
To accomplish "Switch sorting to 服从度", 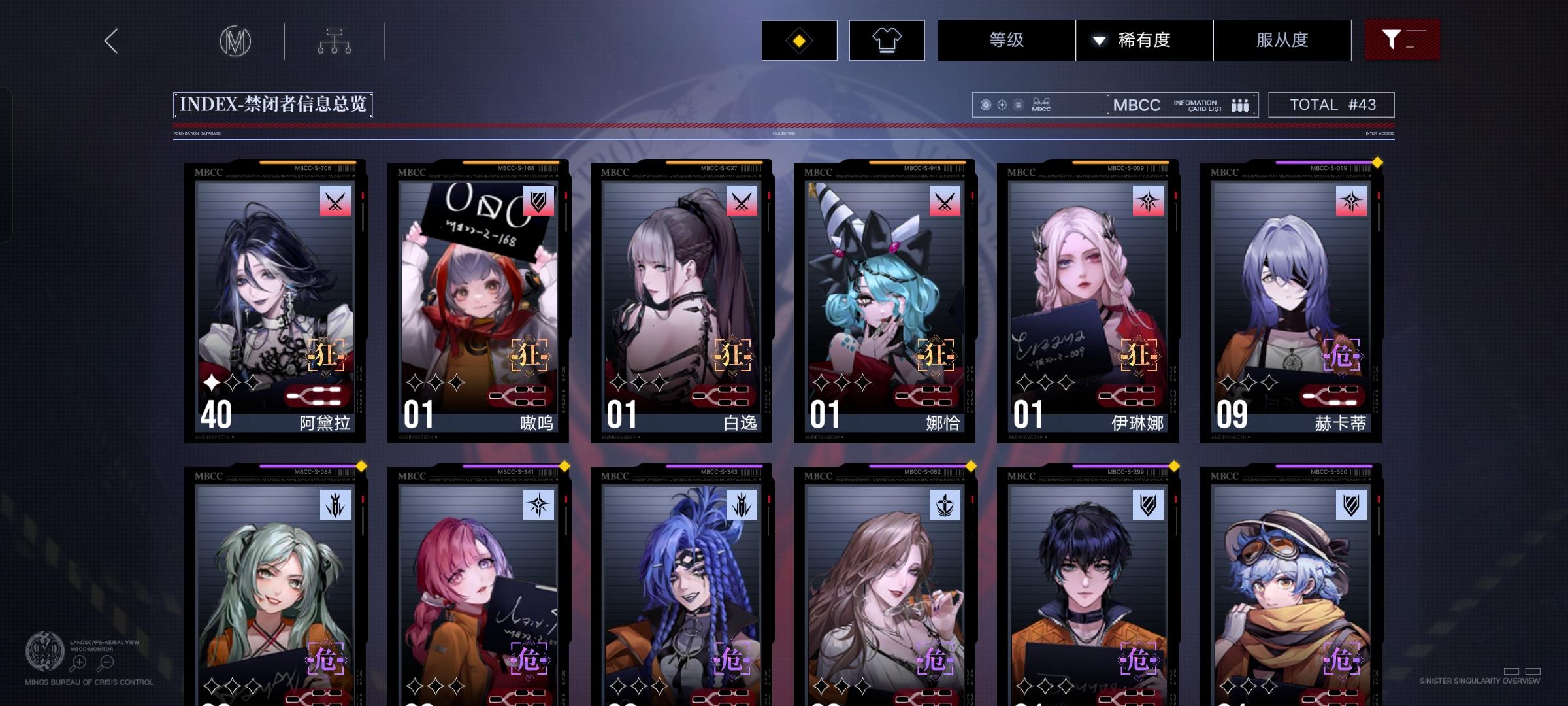I will pos(1281,40).
